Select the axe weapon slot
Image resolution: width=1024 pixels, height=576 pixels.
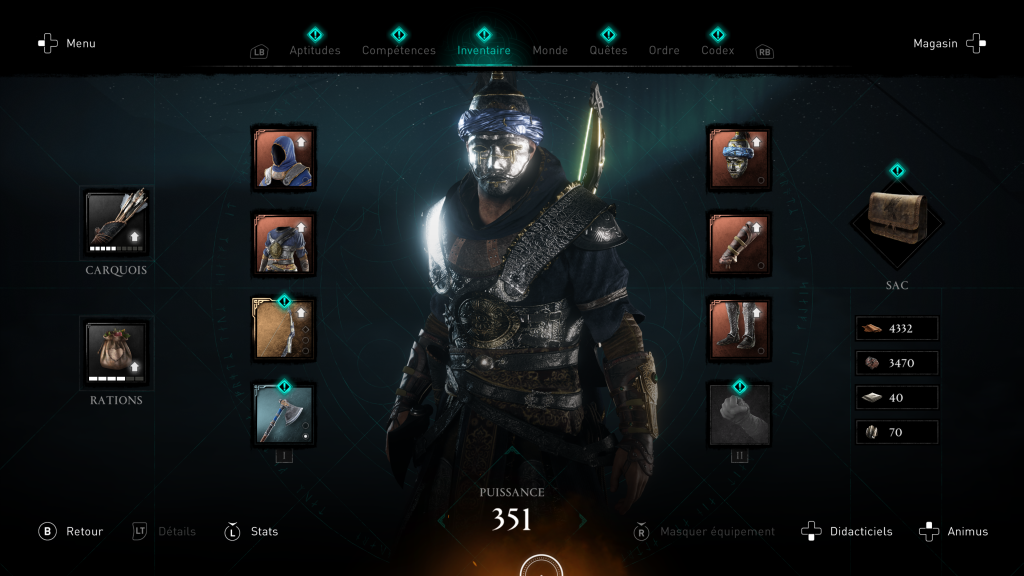tap(284, 413)
